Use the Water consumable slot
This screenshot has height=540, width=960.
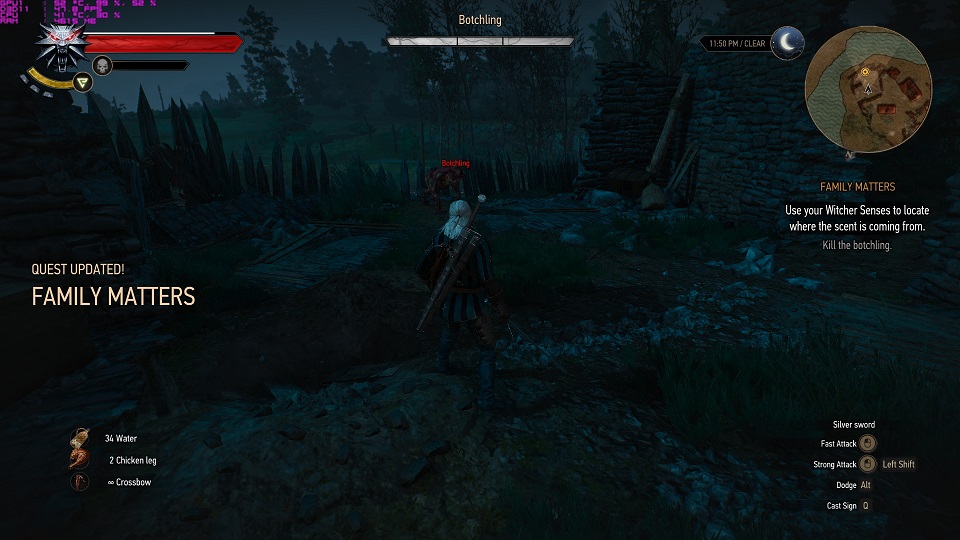click(x=79, y=439)
